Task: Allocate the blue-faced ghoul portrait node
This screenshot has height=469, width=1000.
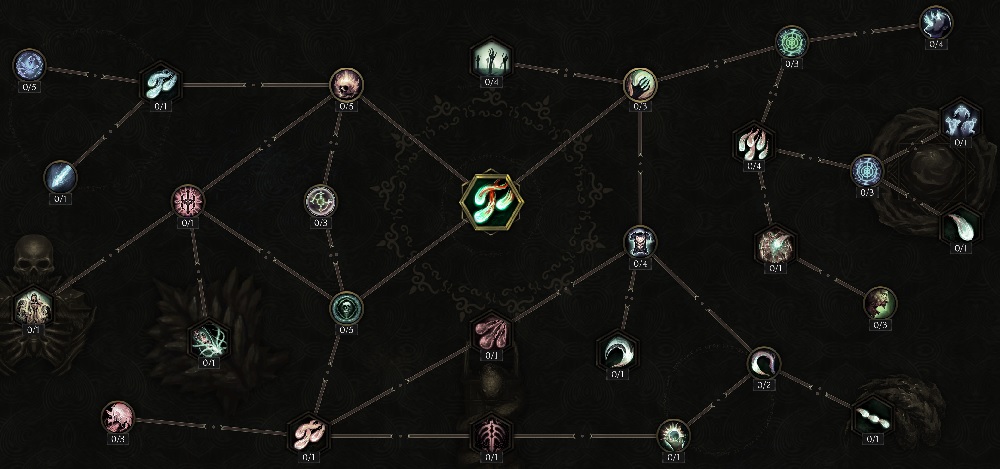Action: tap(640, 241)
